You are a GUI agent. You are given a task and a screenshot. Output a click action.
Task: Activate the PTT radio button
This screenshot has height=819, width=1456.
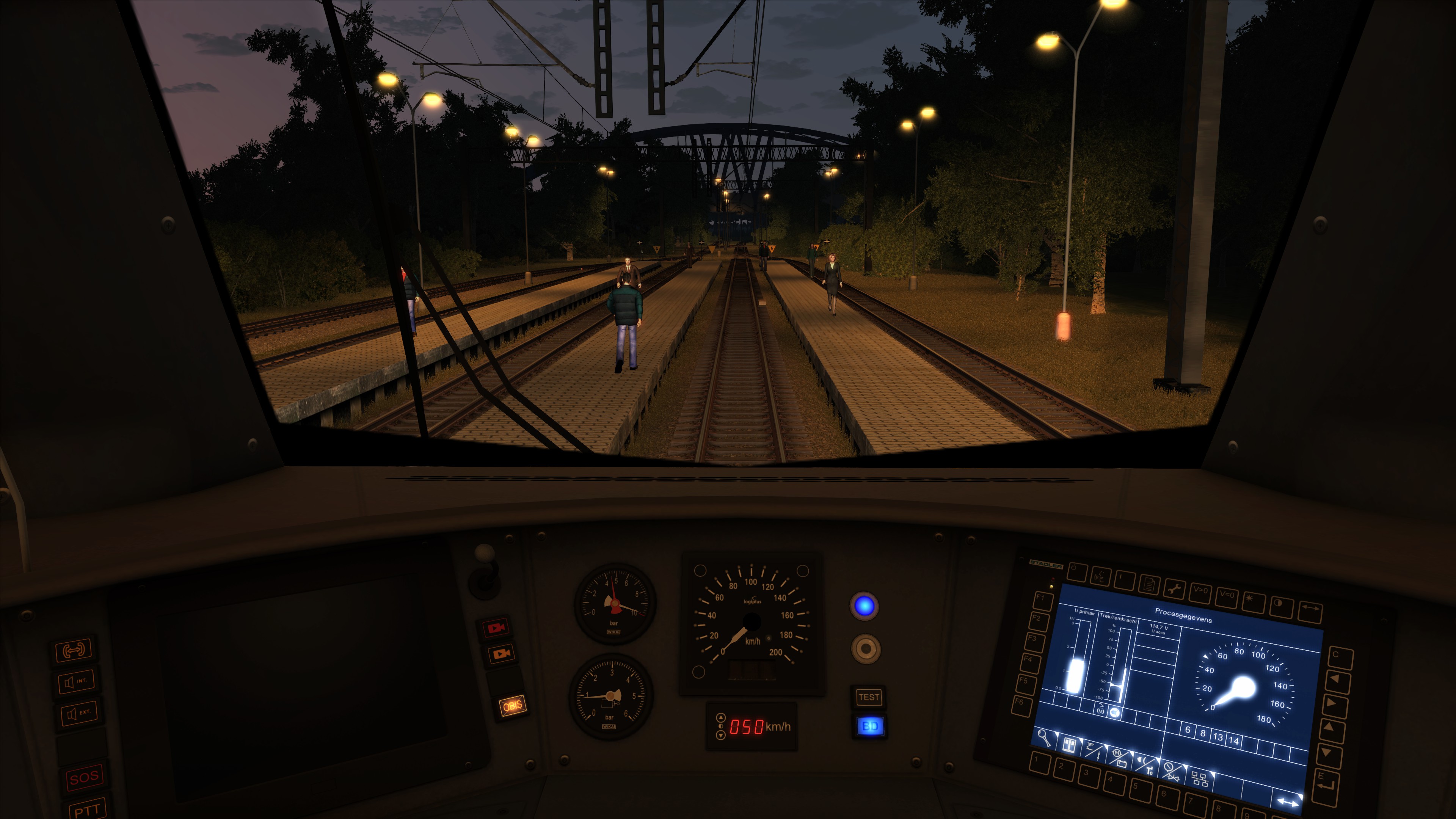pos(87,810)
